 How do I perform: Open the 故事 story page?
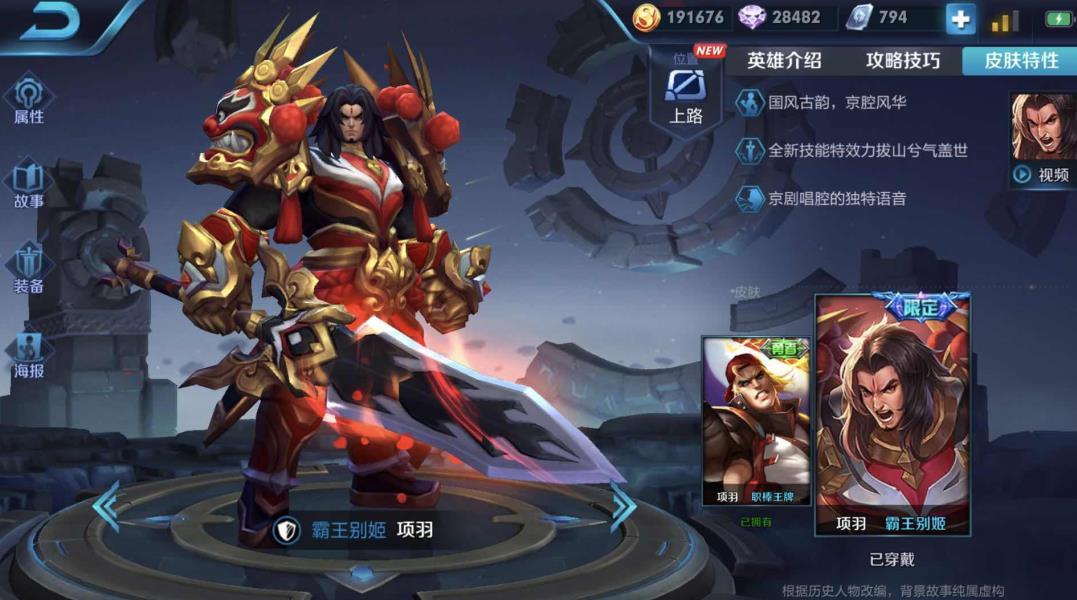pyautogui.click(x=29, y=184)
